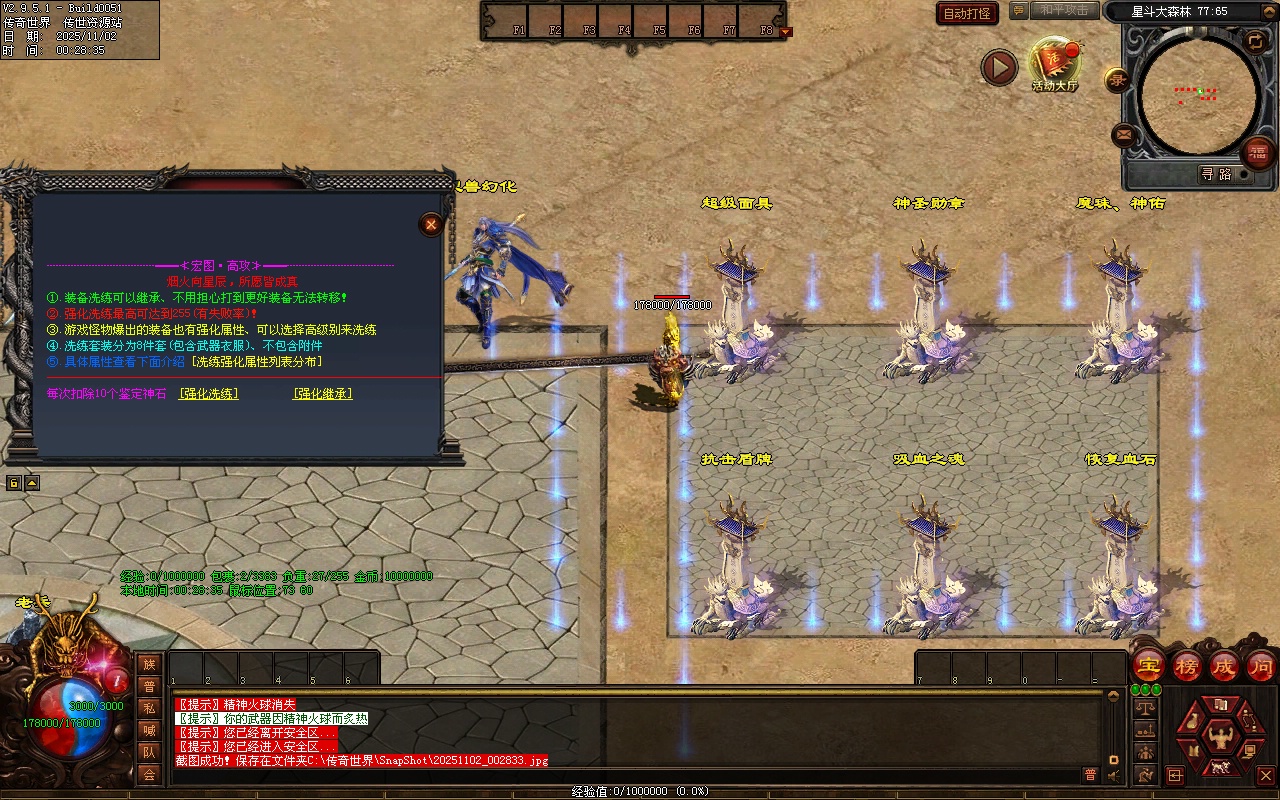
Task: Open the mail envelope icon
Action: click(x=1124, y=134)
